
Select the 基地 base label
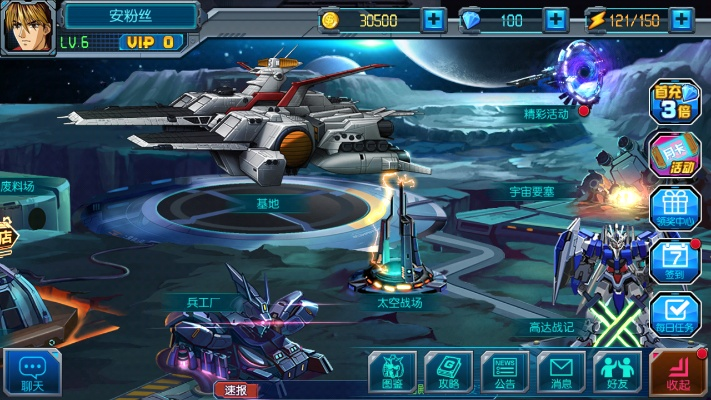point(268,203)
